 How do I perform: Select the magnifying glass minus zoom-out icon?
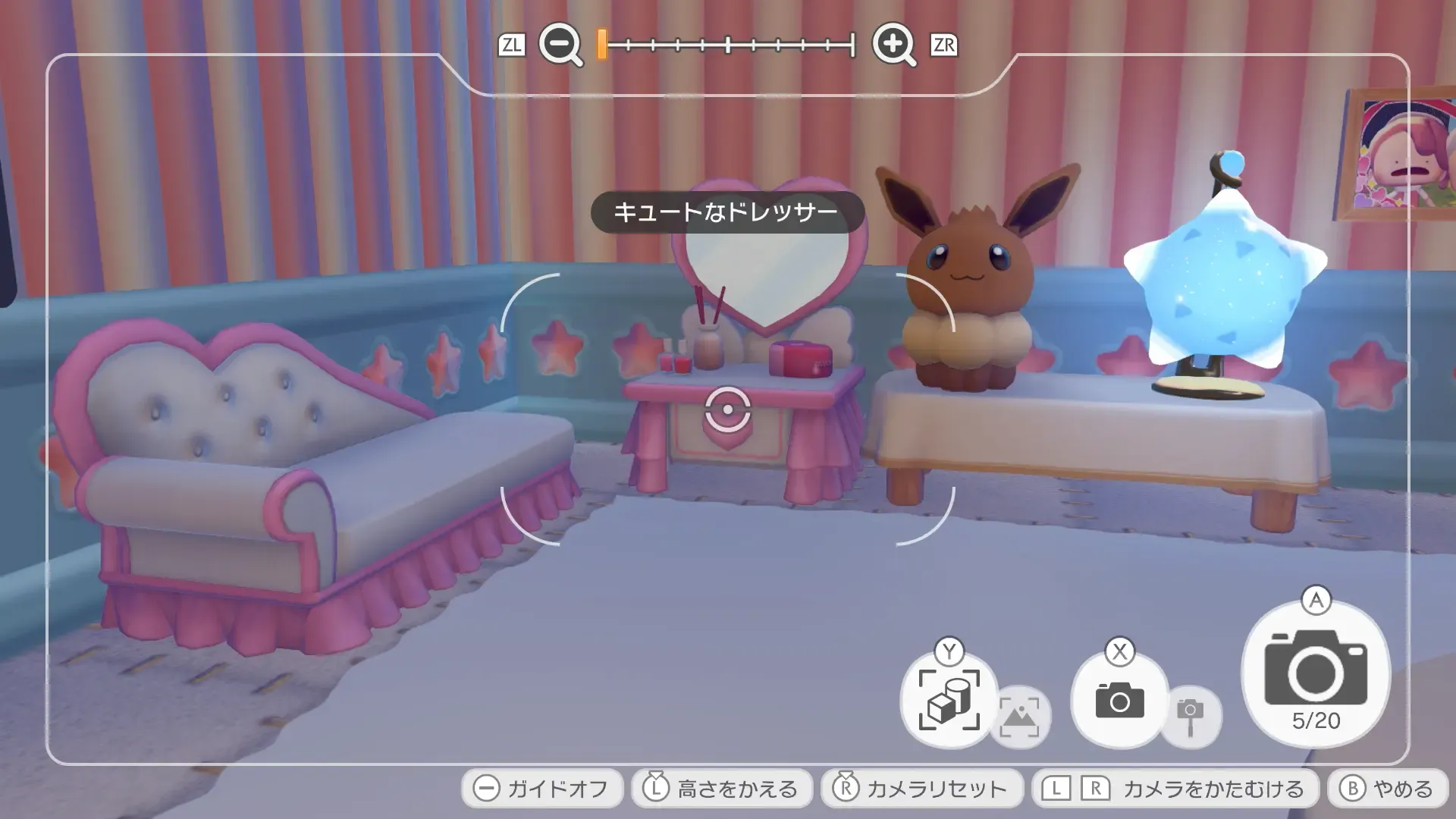tap(560, 45)
